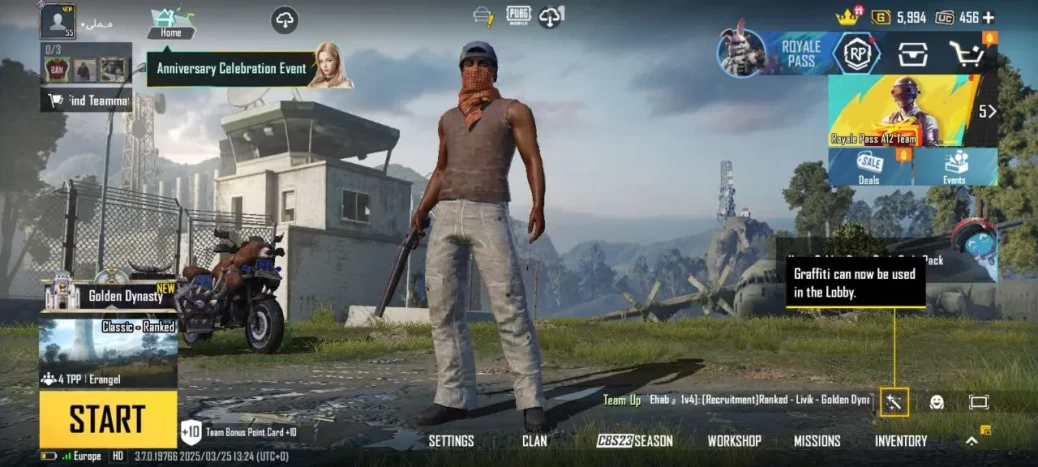Open the Missions menu
Screen dimensions: 1038x467
(x=817, y=441)
